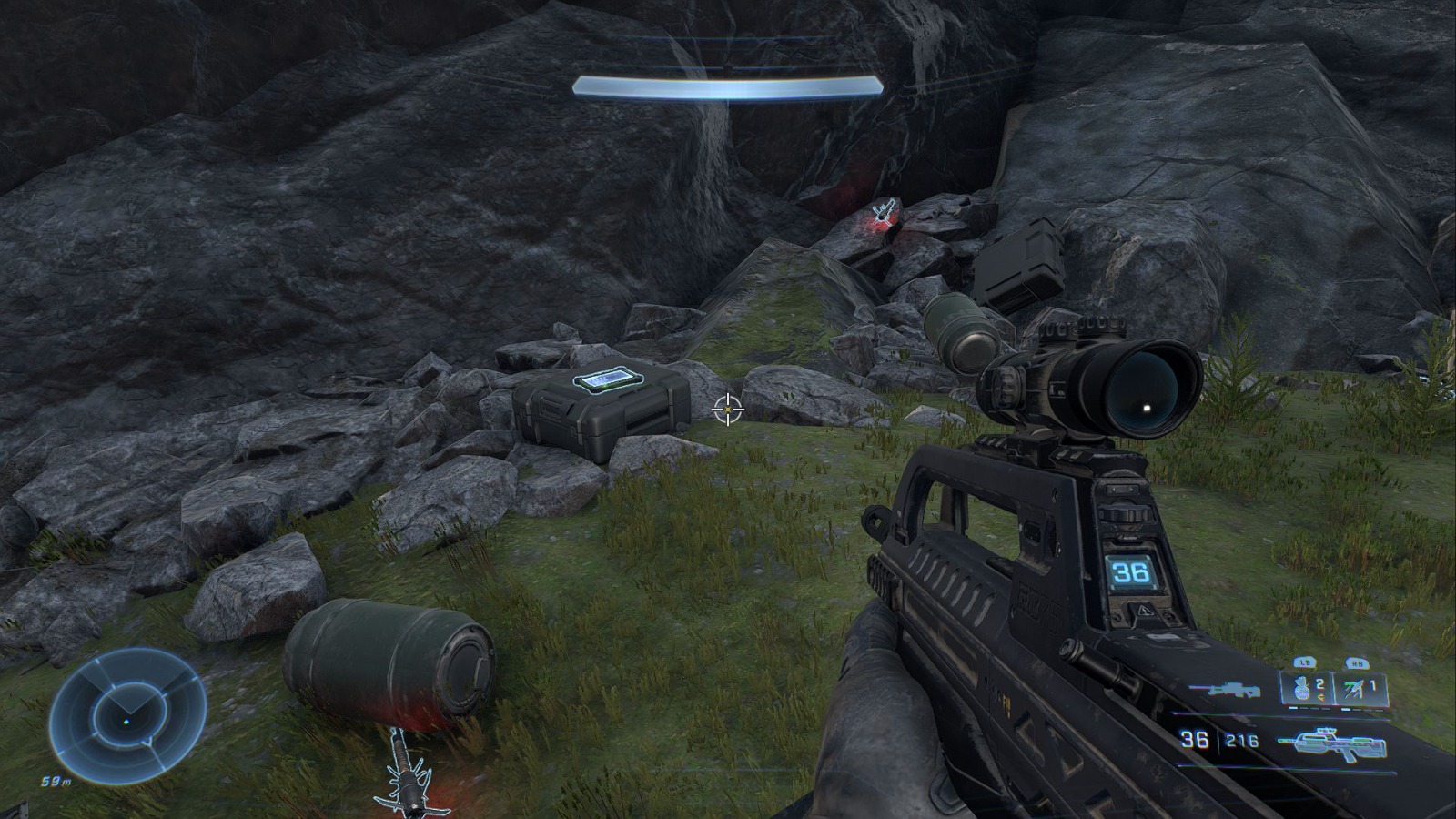This screenshot has height=819, width=1456.
Task: Select the LB grenade equipment icon
Action: 1301,687
